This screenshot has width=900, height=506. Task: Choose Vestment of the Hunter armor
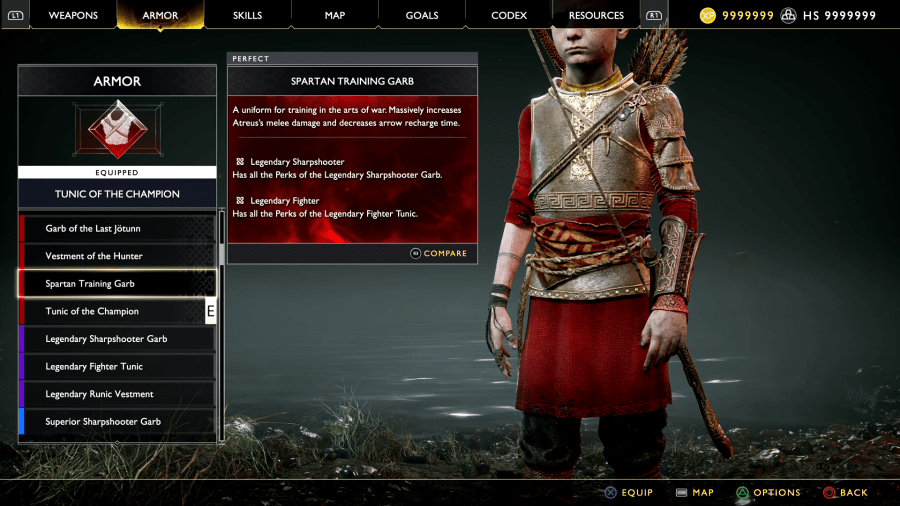pos(117,256)
